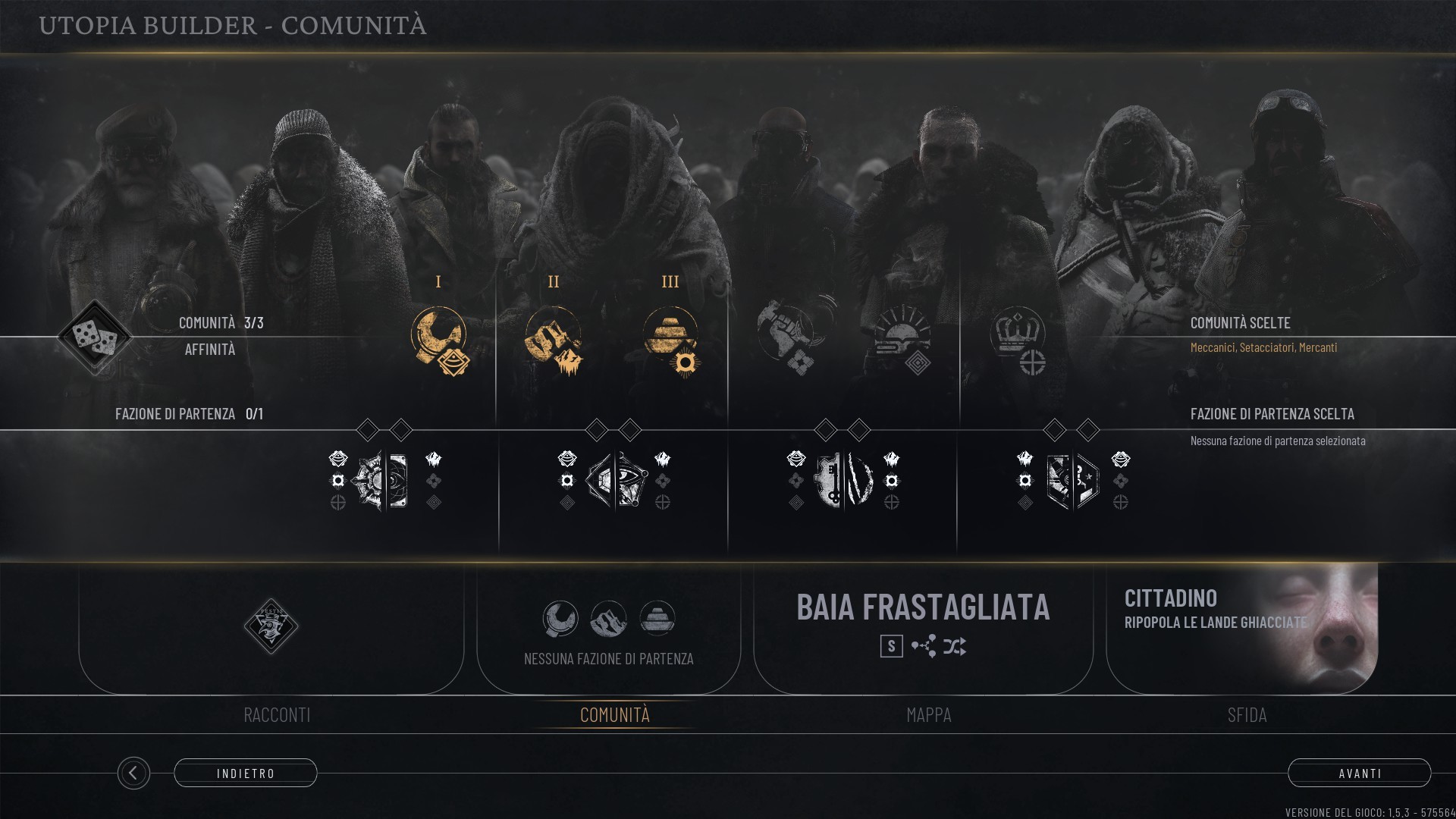Go back with the Indietro button
Image resolution: width=1456 pixels, height=819 pixels.
245,773
